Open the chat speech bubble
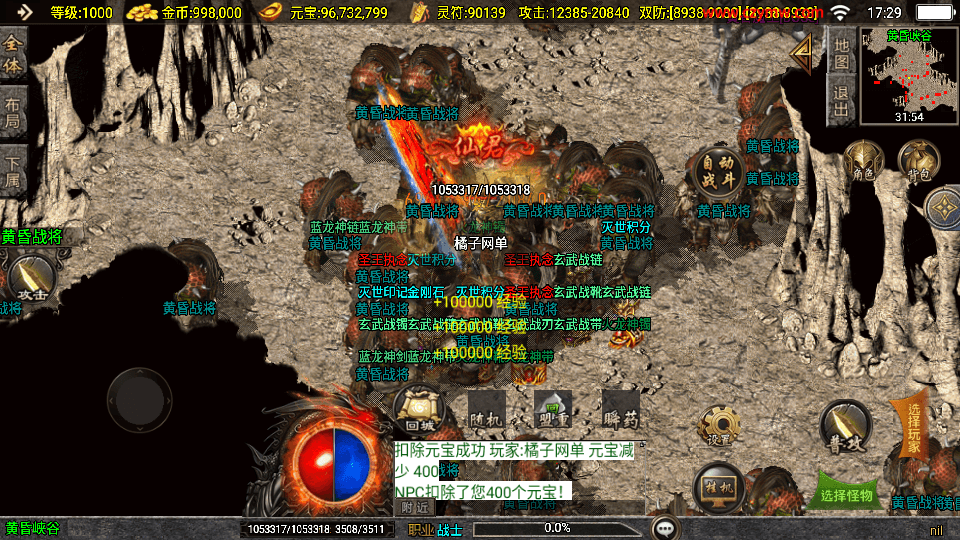This screenshot has height=540, width=960. 664,527
